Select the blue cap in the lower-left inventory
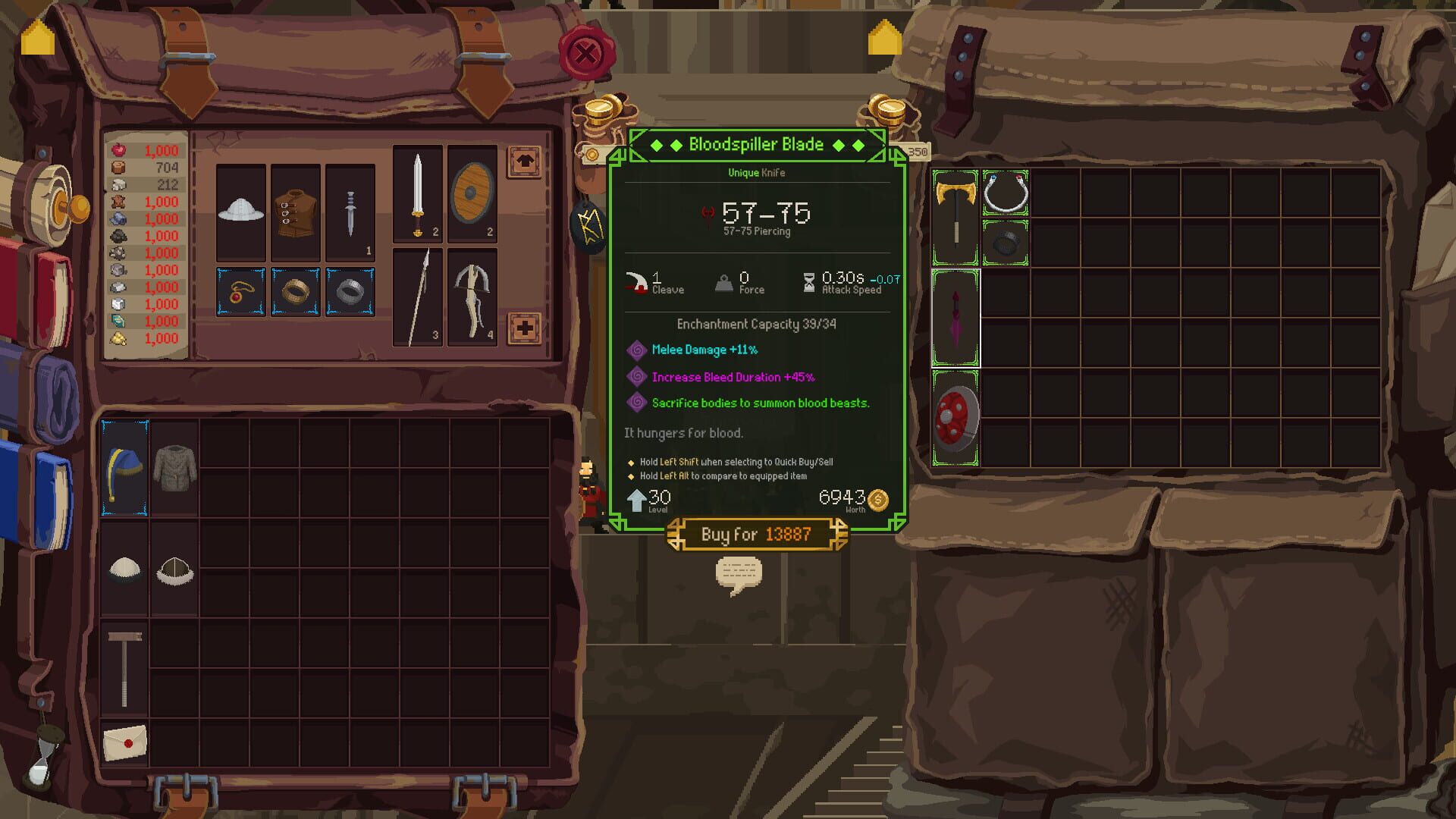 click(124, 466)
